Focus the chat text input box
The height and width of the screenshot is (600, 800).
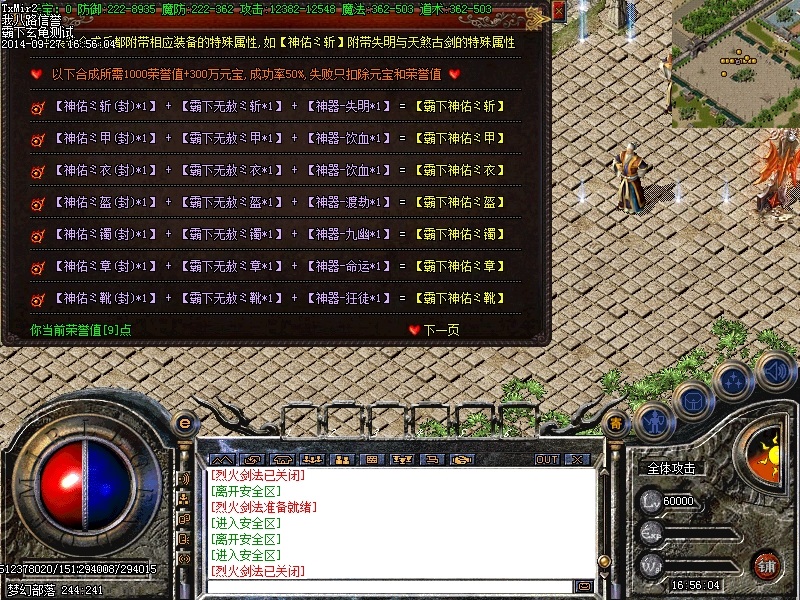click(390, 586)
